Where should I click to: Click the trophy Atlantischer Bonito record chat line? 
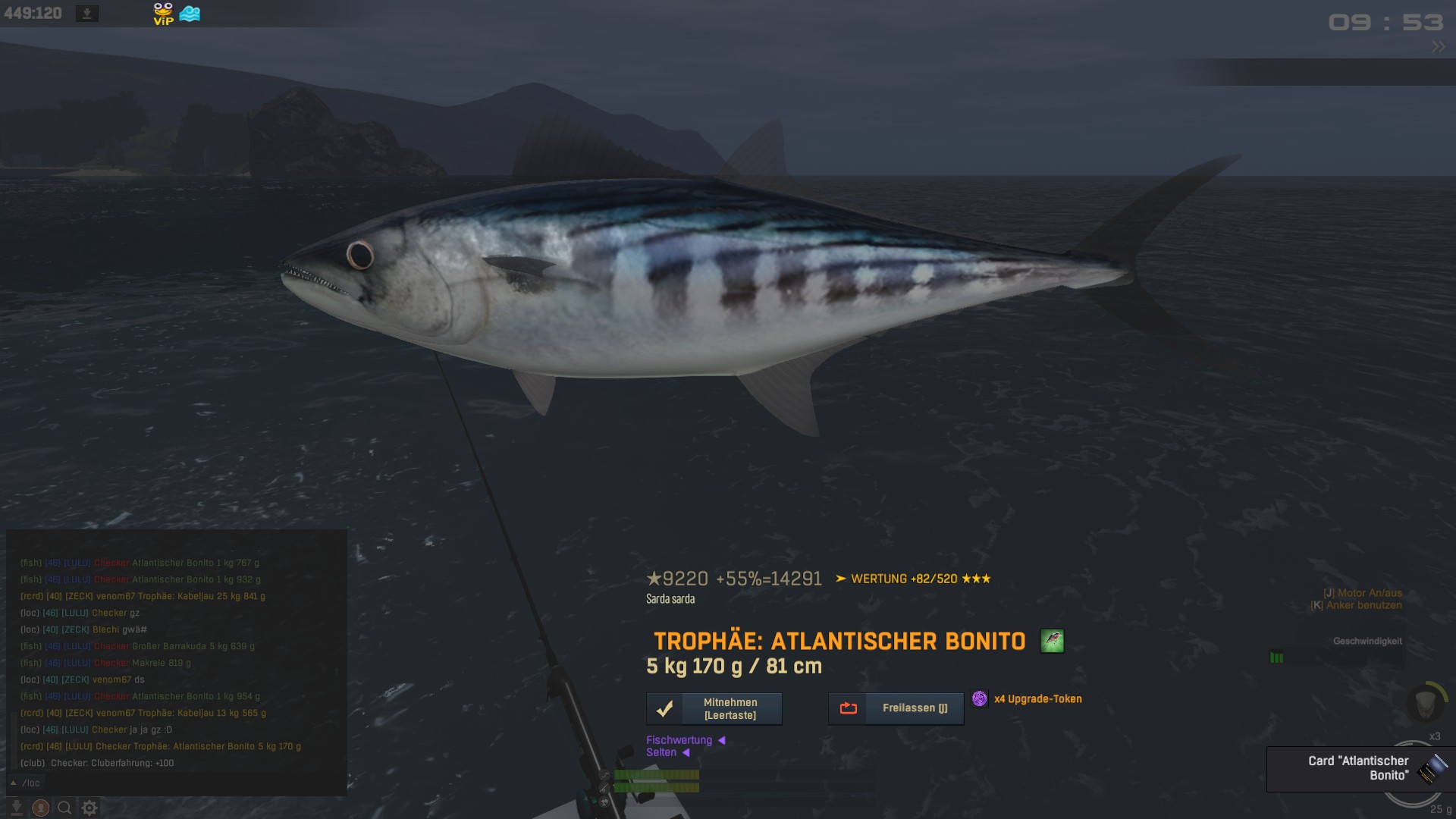click(161, 746)
